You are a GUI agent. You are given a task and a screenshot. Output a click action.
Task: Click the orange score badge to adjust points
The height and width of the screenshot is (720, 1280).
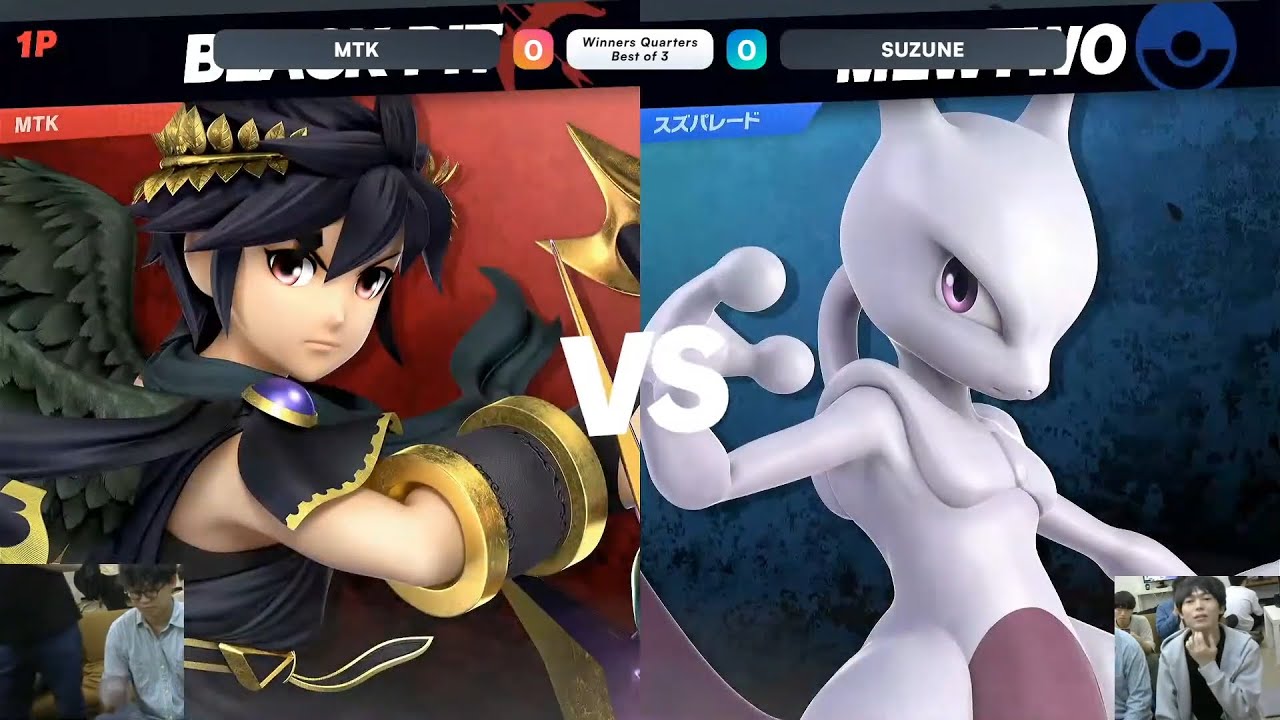pos(531,48)
